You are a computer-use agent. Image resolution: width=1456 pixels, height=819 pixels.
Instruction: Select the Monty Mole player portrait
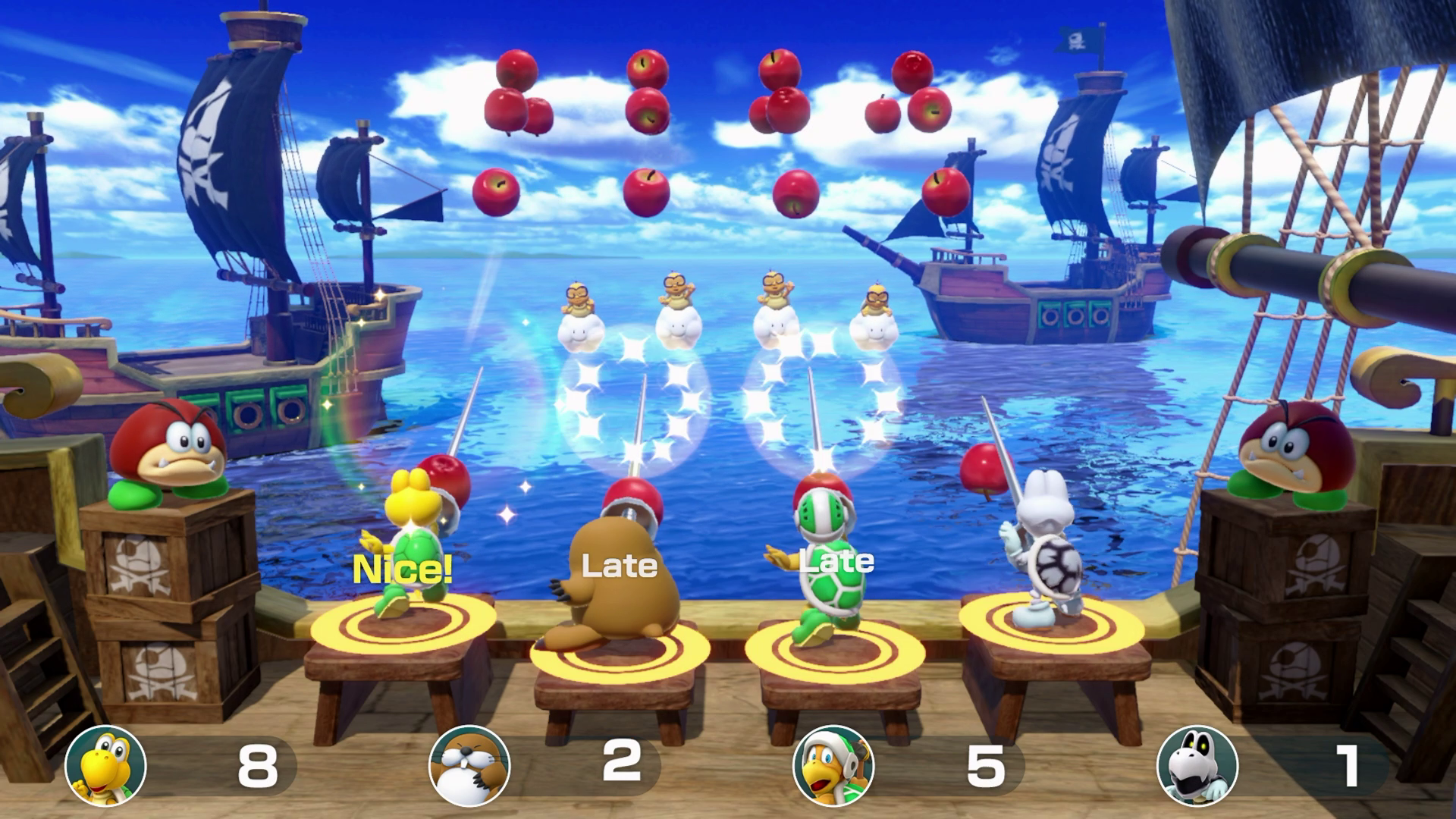coord(469,765)
